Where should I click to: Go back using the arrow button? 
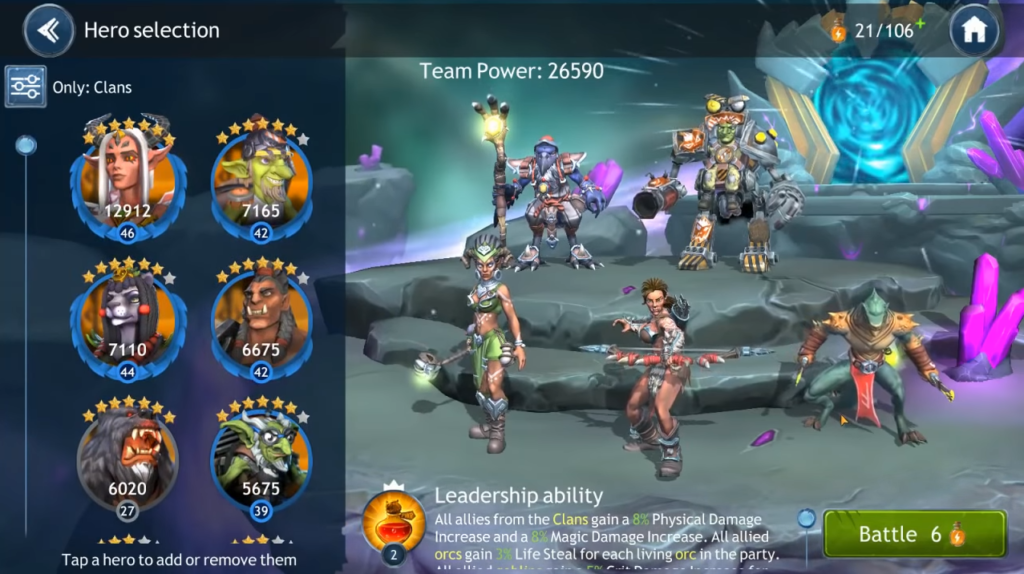[49, 30]
